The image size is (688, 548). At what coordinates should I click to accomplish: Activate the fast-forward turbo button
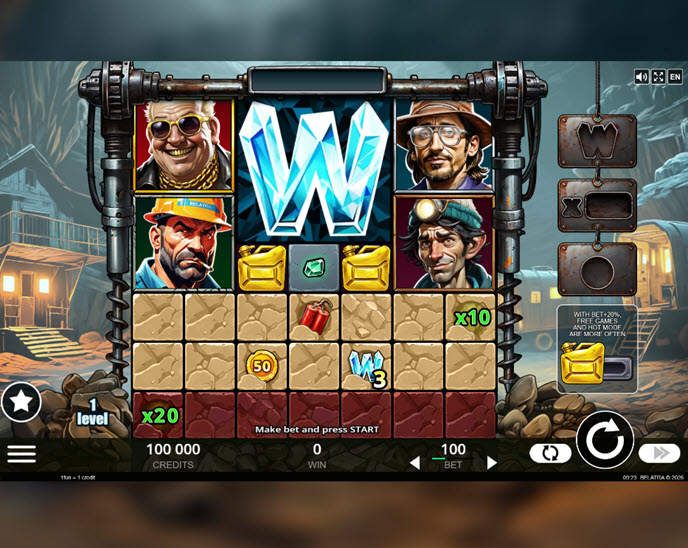(659, 453)
